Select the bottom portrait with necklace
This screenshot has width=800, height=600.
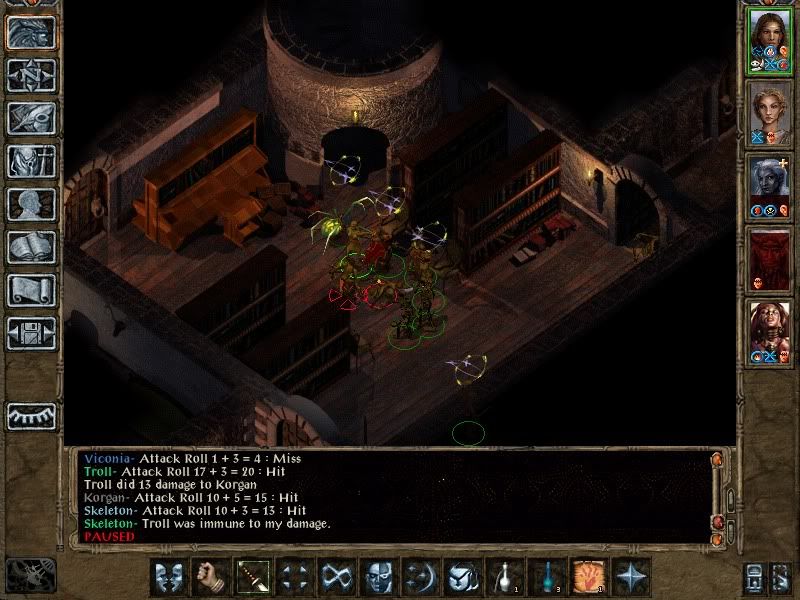(769, 330)
